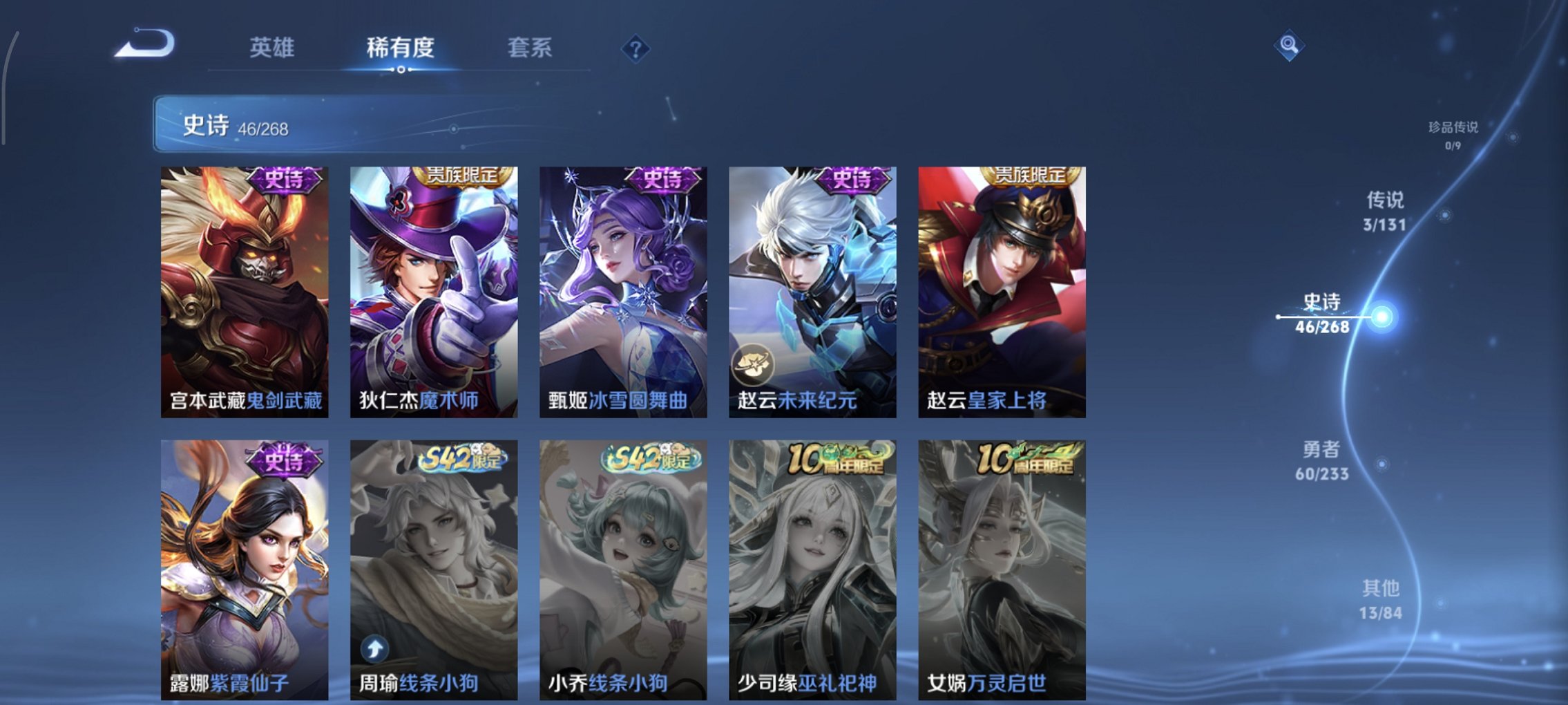Switch to the 套系 tab
Screen dimensions: 1568x705
click(x=530, y=48)
